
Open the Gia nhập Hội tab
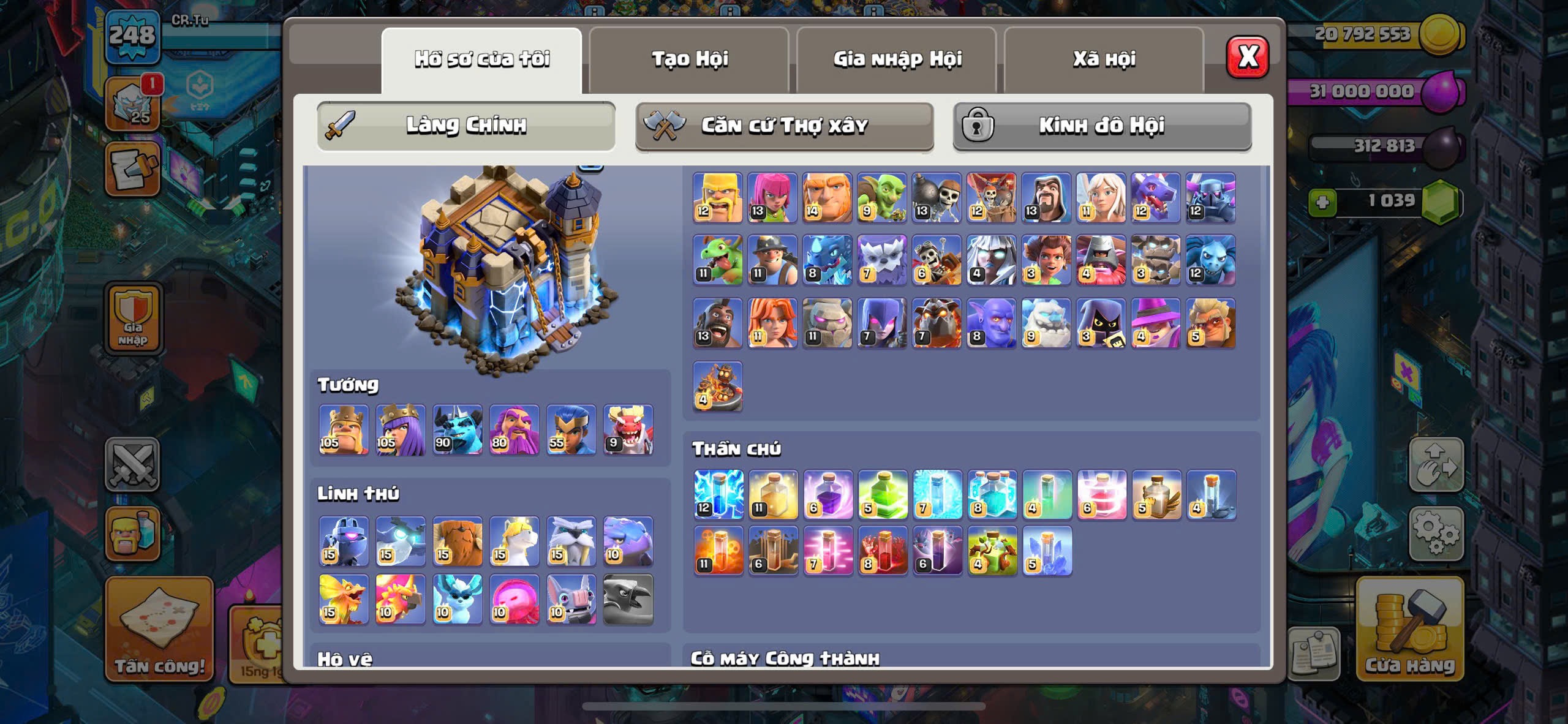pyautogui.click(x=897, y=59)
